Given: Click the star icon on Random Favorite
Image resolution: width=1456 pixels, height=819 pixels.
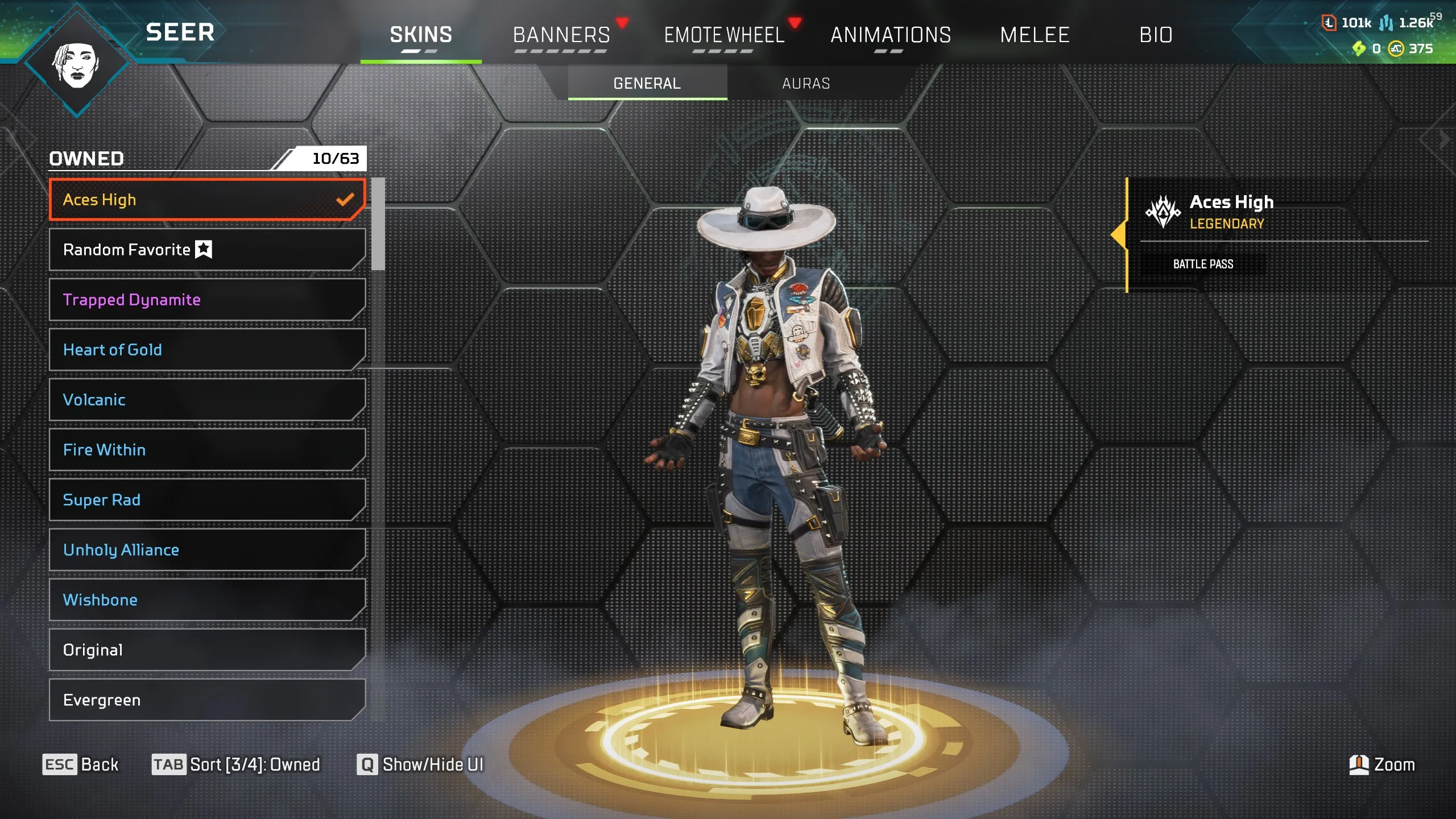Looking at the screenshot, I should click(203, 249).
